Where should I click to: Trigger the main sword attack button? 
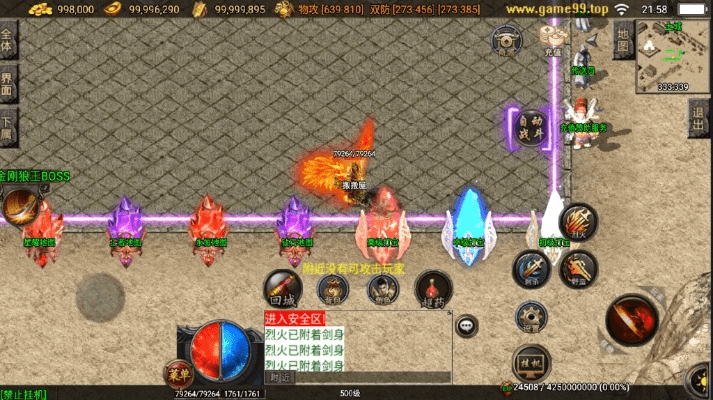633,320
